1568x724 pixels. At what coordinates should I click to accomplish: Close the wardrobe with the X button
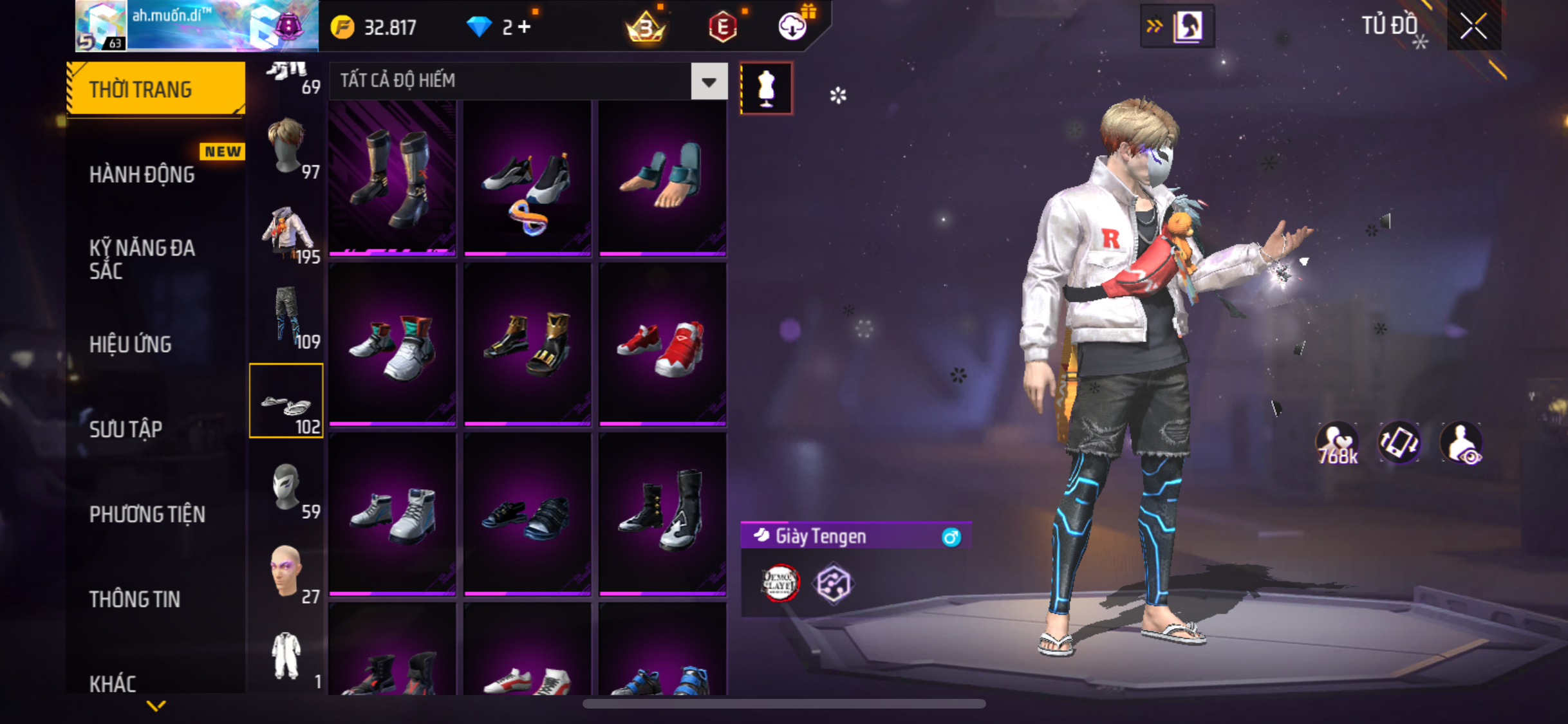[1473, 26]
